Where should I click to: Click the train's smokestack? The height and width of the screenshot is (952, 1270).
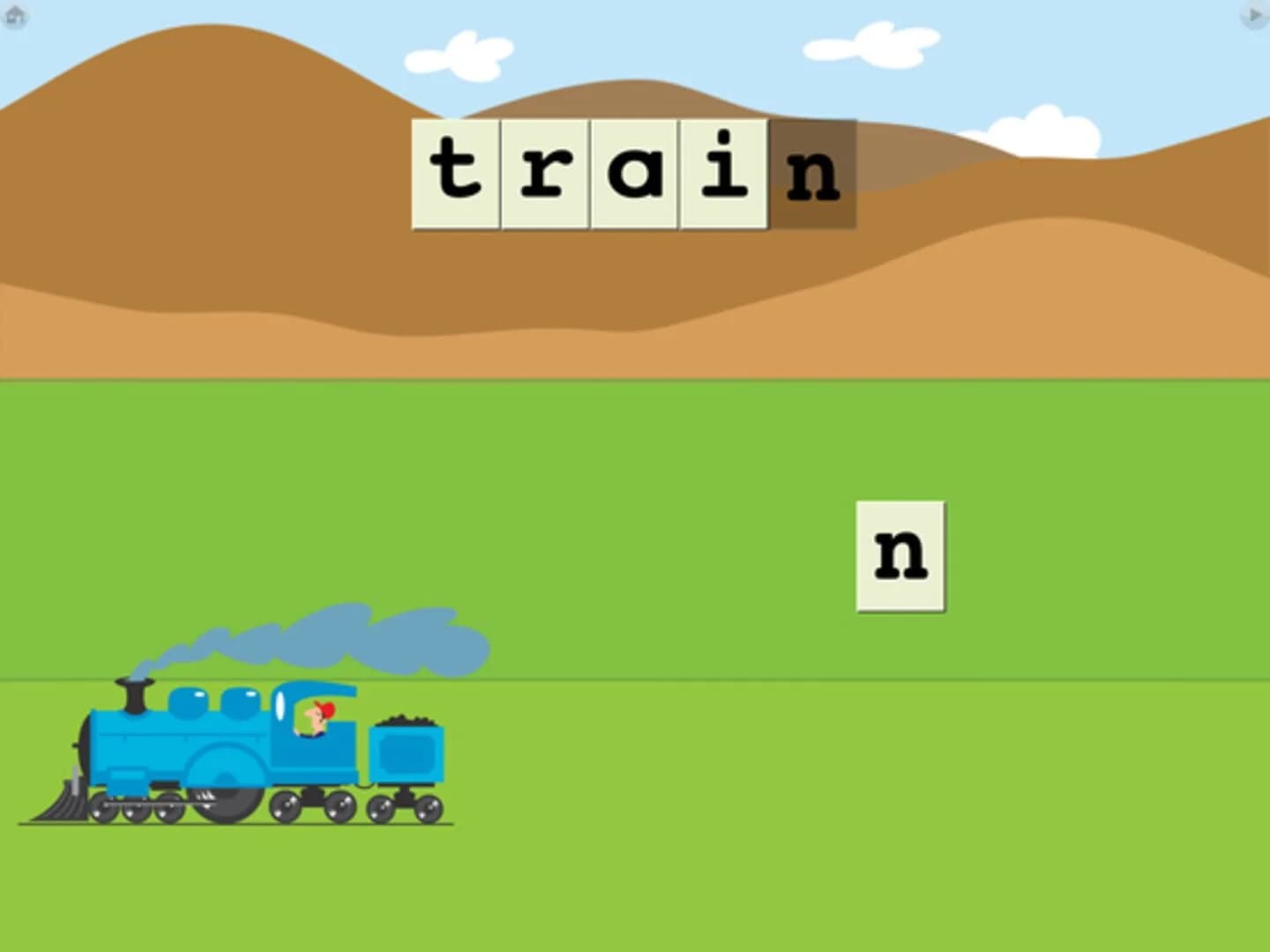coord(132,696)
